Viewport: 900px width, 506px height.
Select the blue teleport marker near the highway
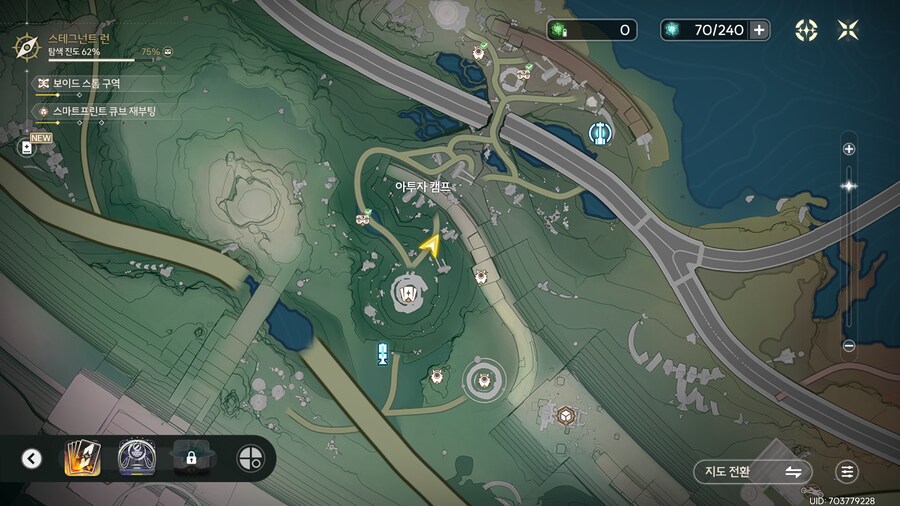coord(600,132)
